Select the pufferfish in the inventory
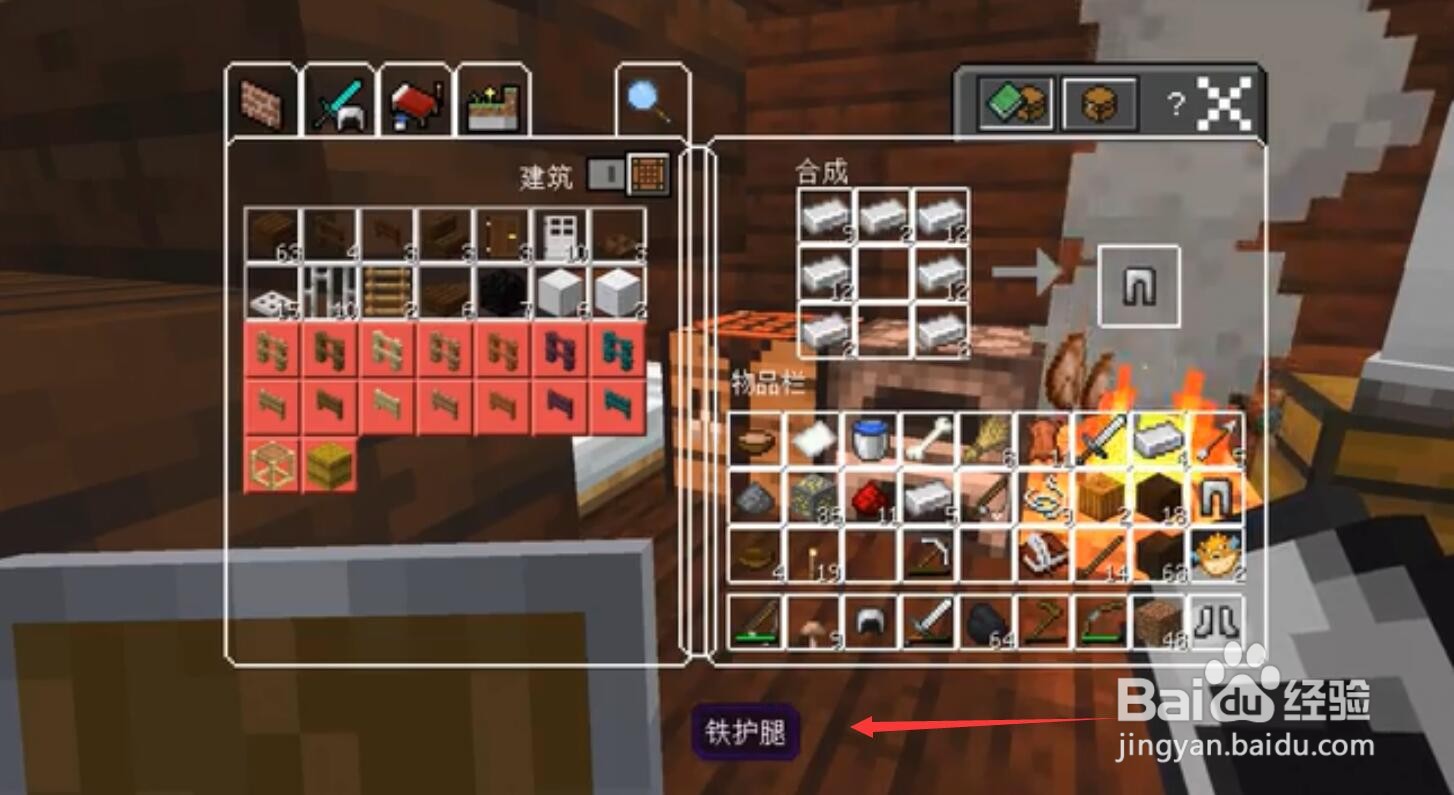The image size is (1454, 795). point(1213,563)
